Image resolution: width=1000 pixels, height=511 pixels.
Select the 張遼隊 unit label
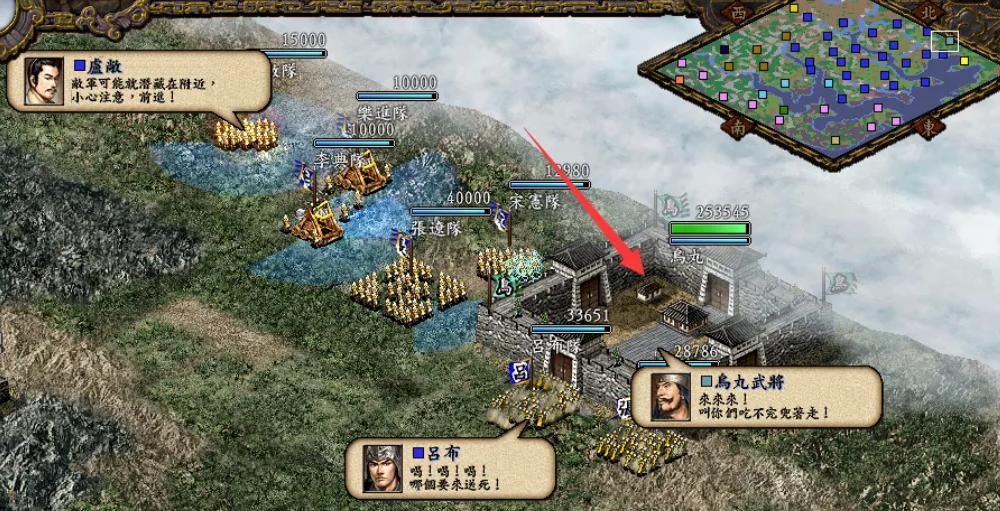point(435,228)
